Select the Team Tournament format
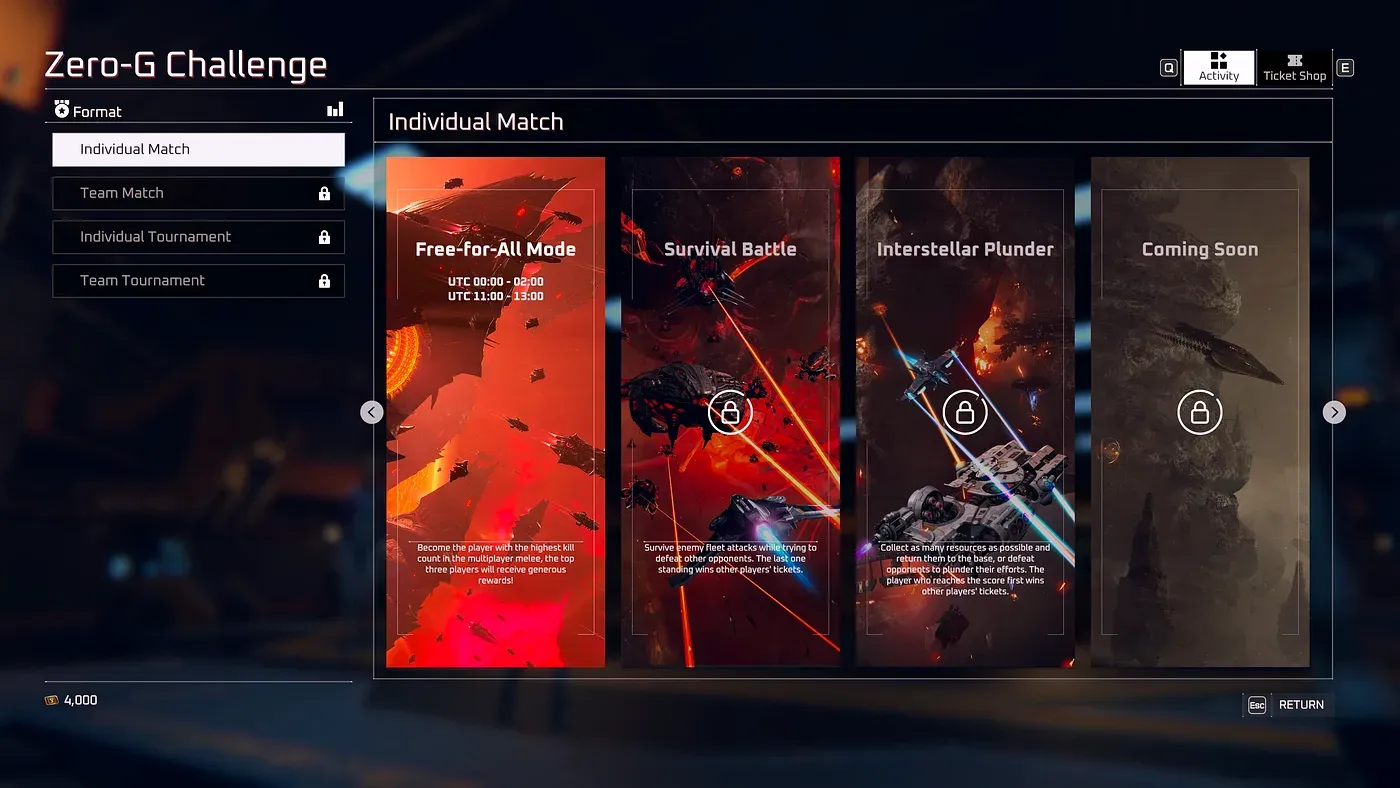The image size is (1400, 788). [x=198, y=281]
